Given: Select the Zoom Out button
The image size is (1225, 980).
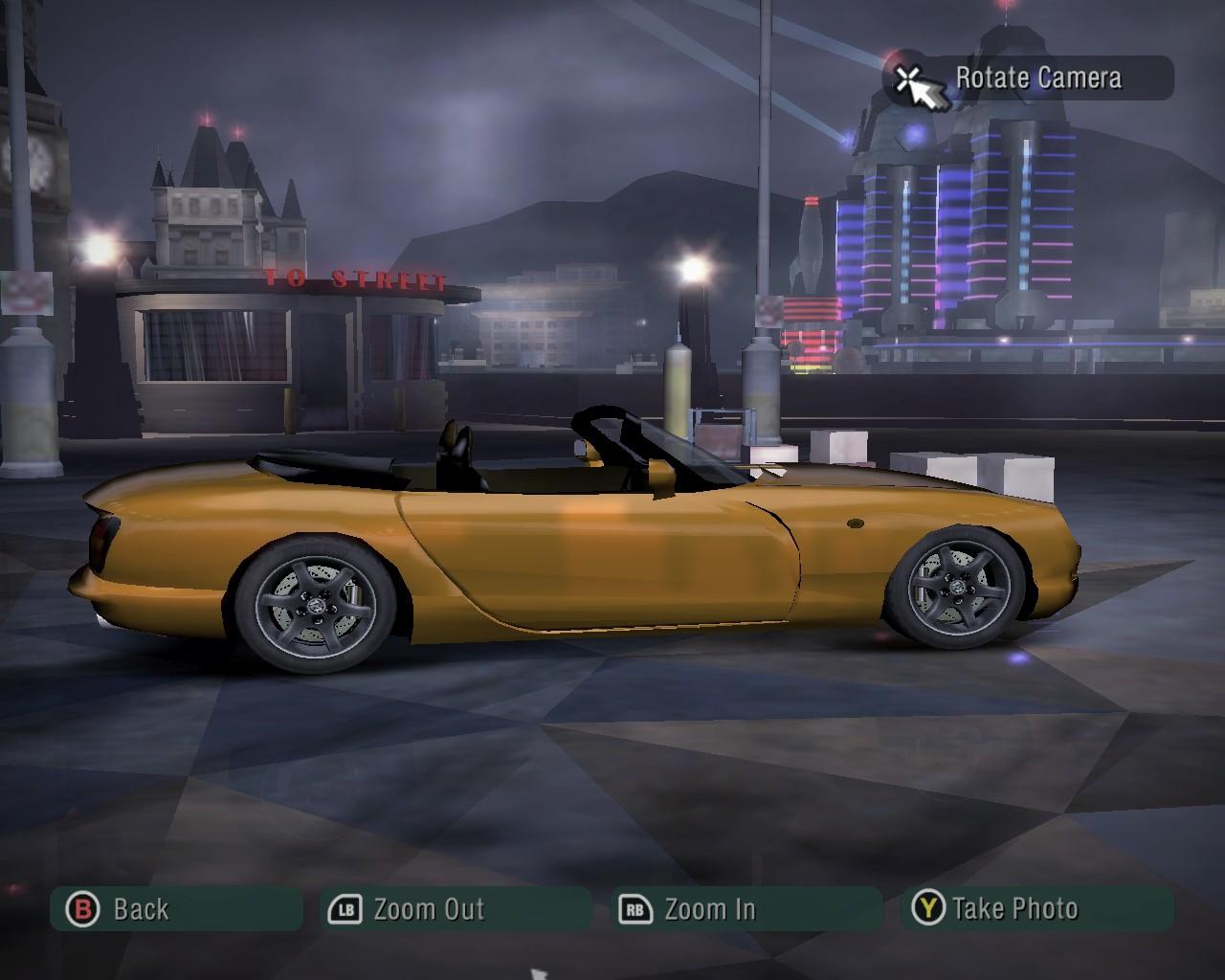Looking at the screenshot, I should tap(456, 909).
